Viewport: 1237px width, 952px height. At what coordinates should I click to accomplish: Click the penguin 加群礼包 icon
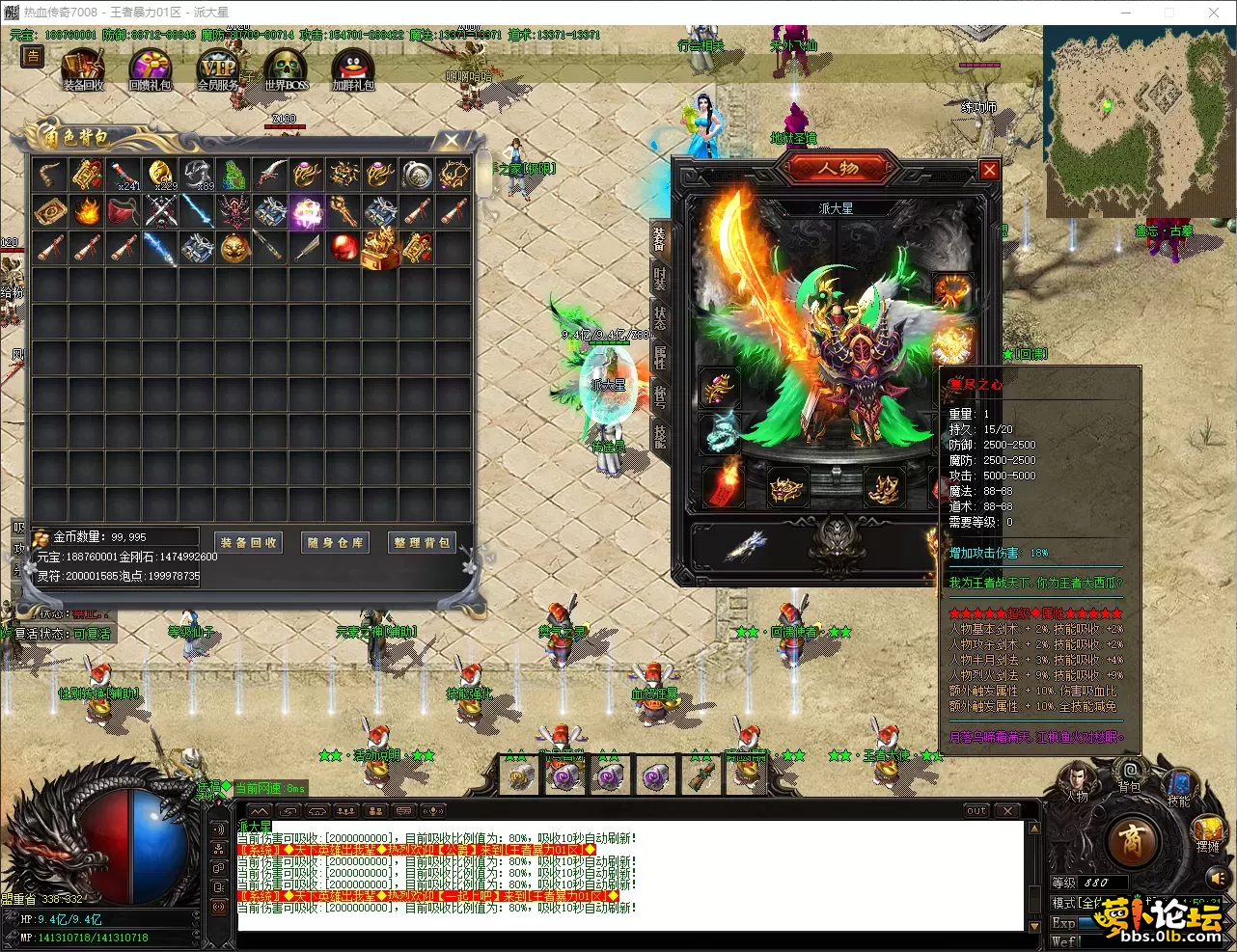coord(352,70)
